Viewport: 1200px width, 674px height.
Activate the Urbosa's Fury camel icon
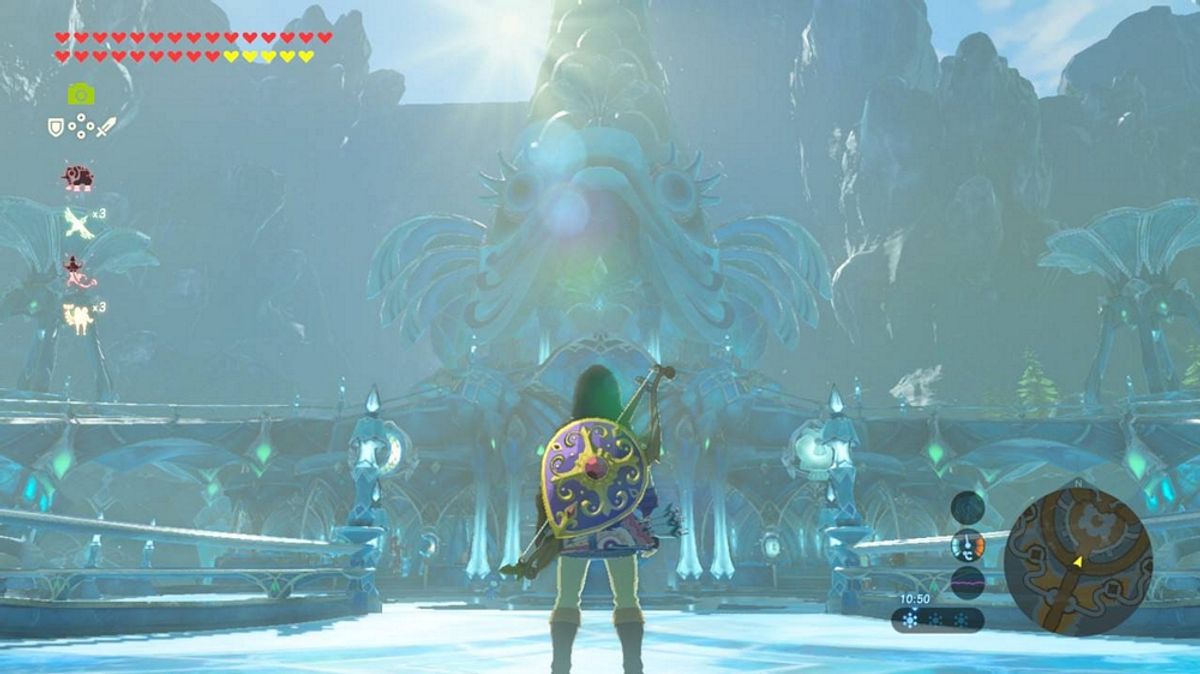pyautogui.click(x=77, y=317)
